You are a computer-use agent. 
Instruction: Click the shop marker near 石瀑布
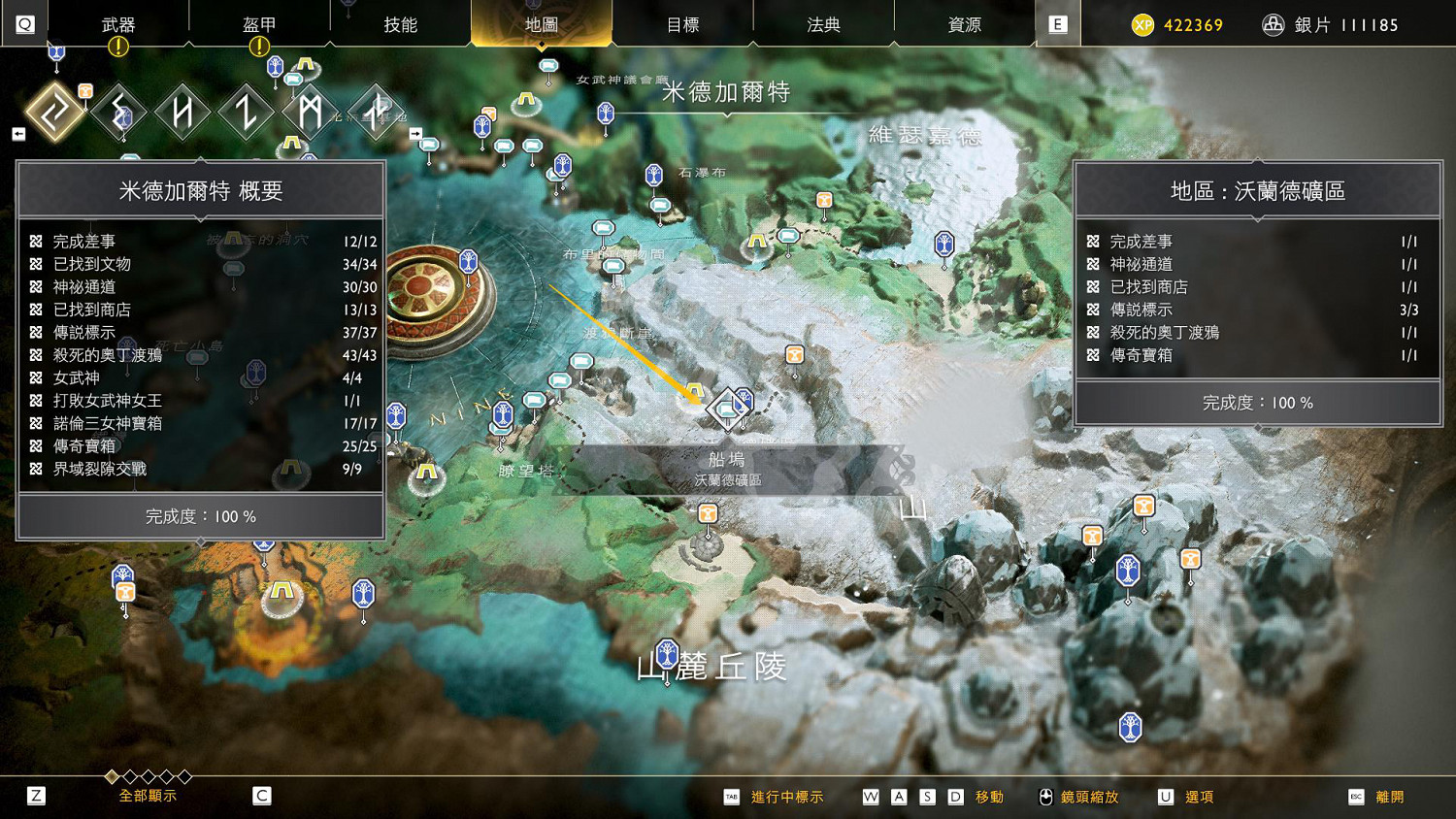662,206
